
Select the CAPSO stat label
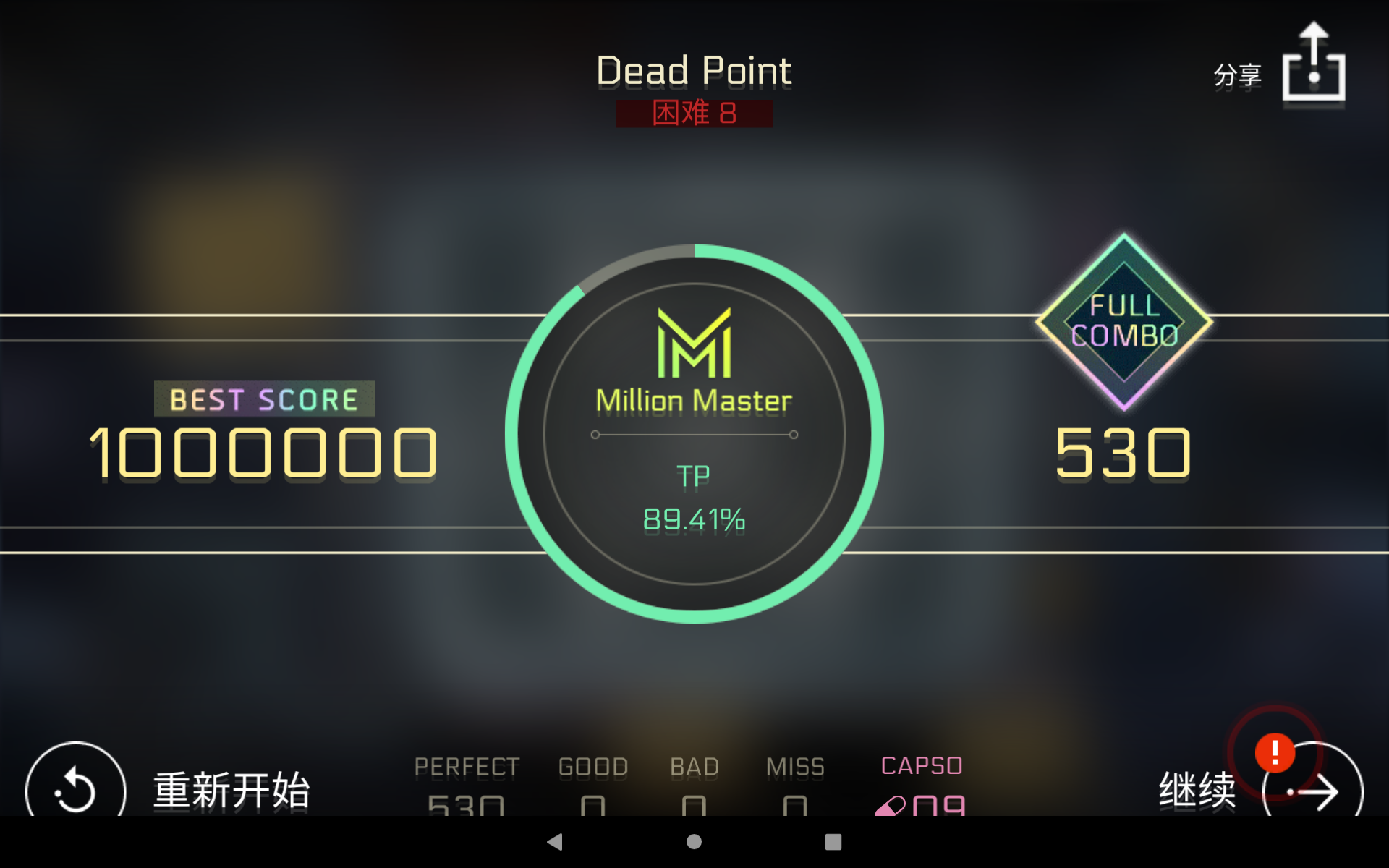pos(920,765)
